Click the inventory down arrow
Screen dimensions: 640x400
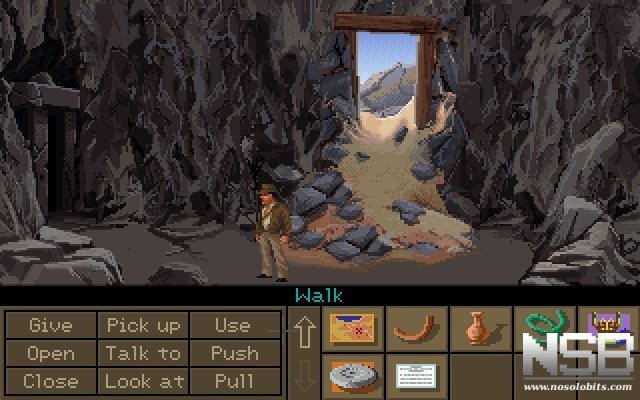(x=304, y=377)
